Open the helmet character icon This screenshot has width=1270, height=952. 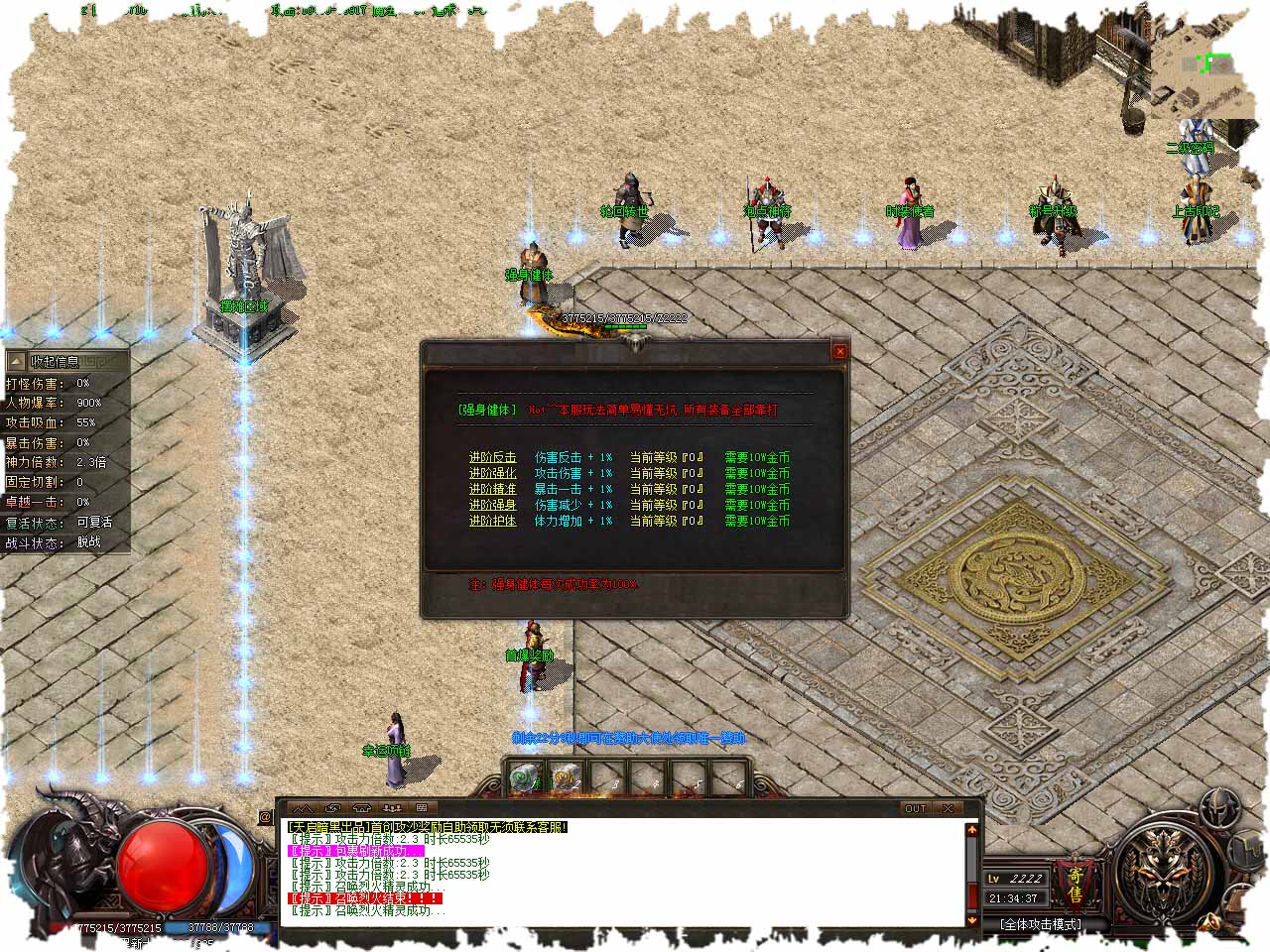point(1217,809)
